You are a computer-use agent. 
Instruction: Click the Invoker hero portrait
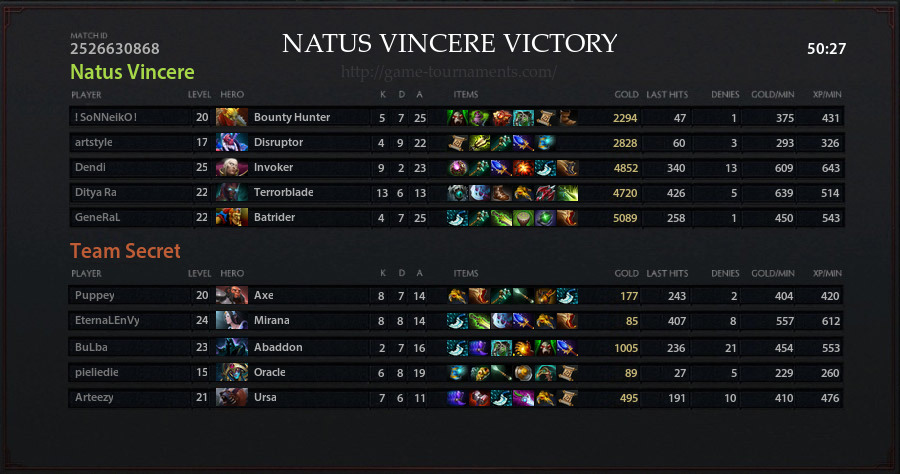(232, 167)
